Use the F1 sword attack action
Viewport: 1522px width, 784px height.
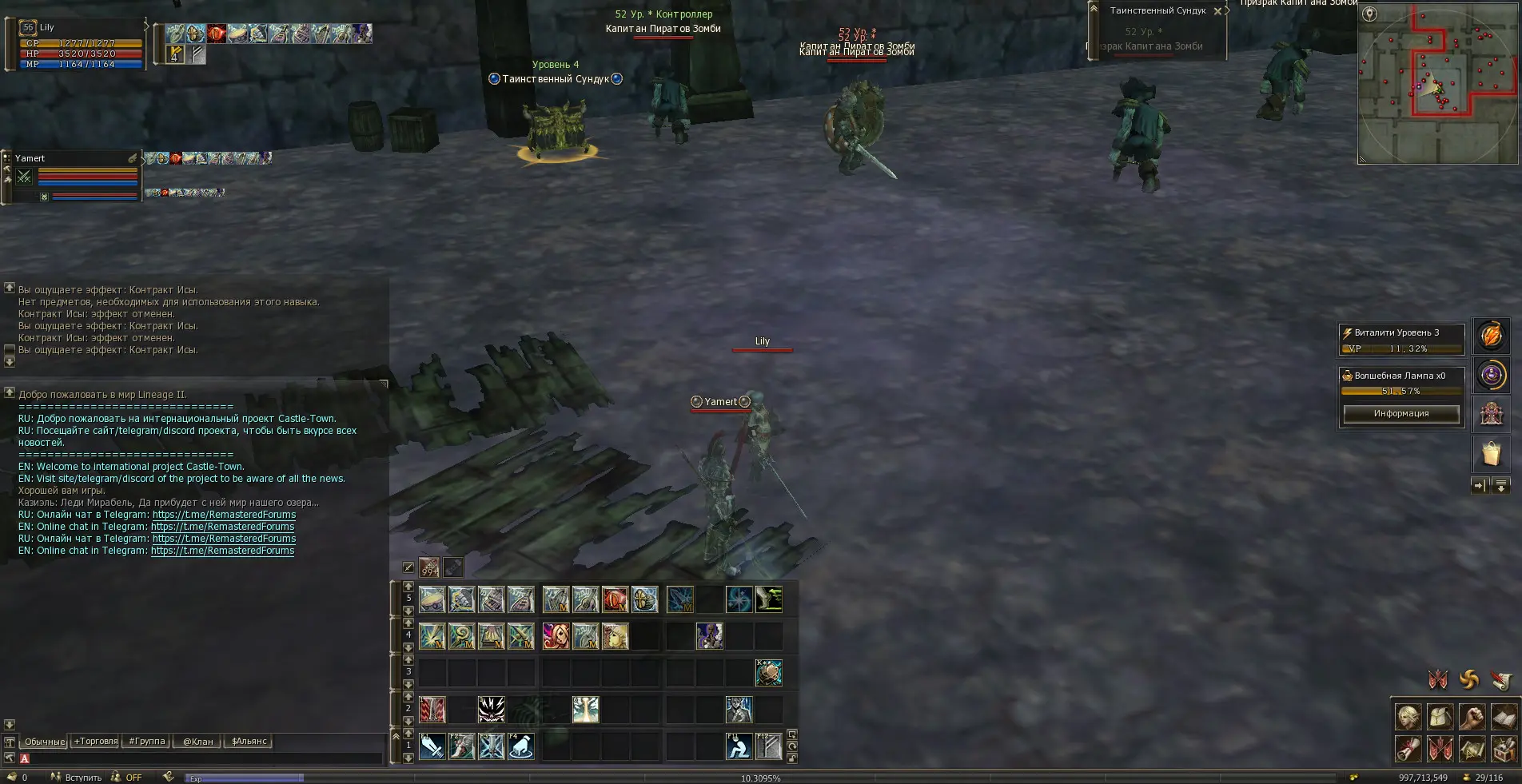432,746
